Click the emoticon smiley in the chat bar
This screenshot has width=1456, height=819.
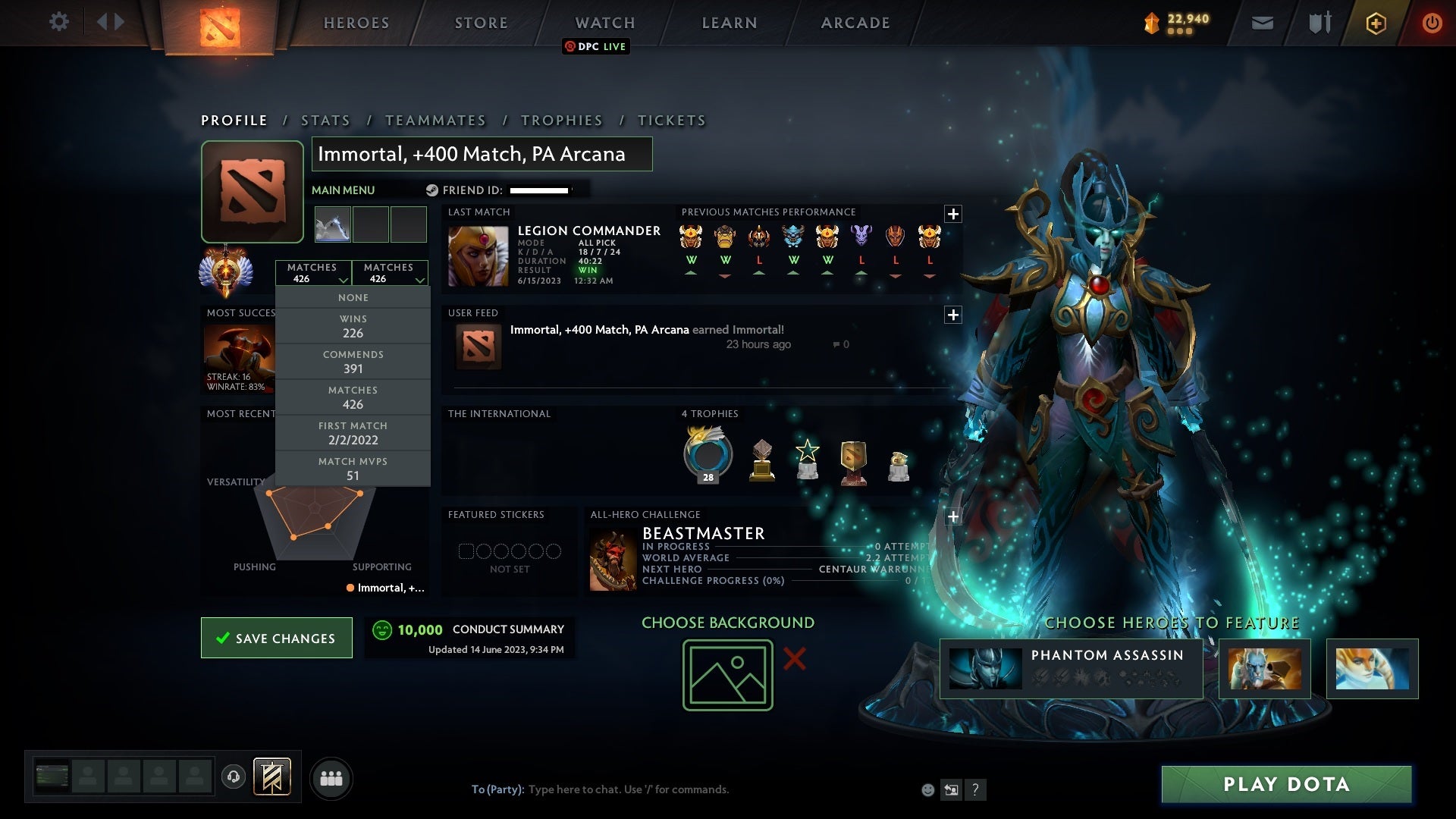[928, 789]
